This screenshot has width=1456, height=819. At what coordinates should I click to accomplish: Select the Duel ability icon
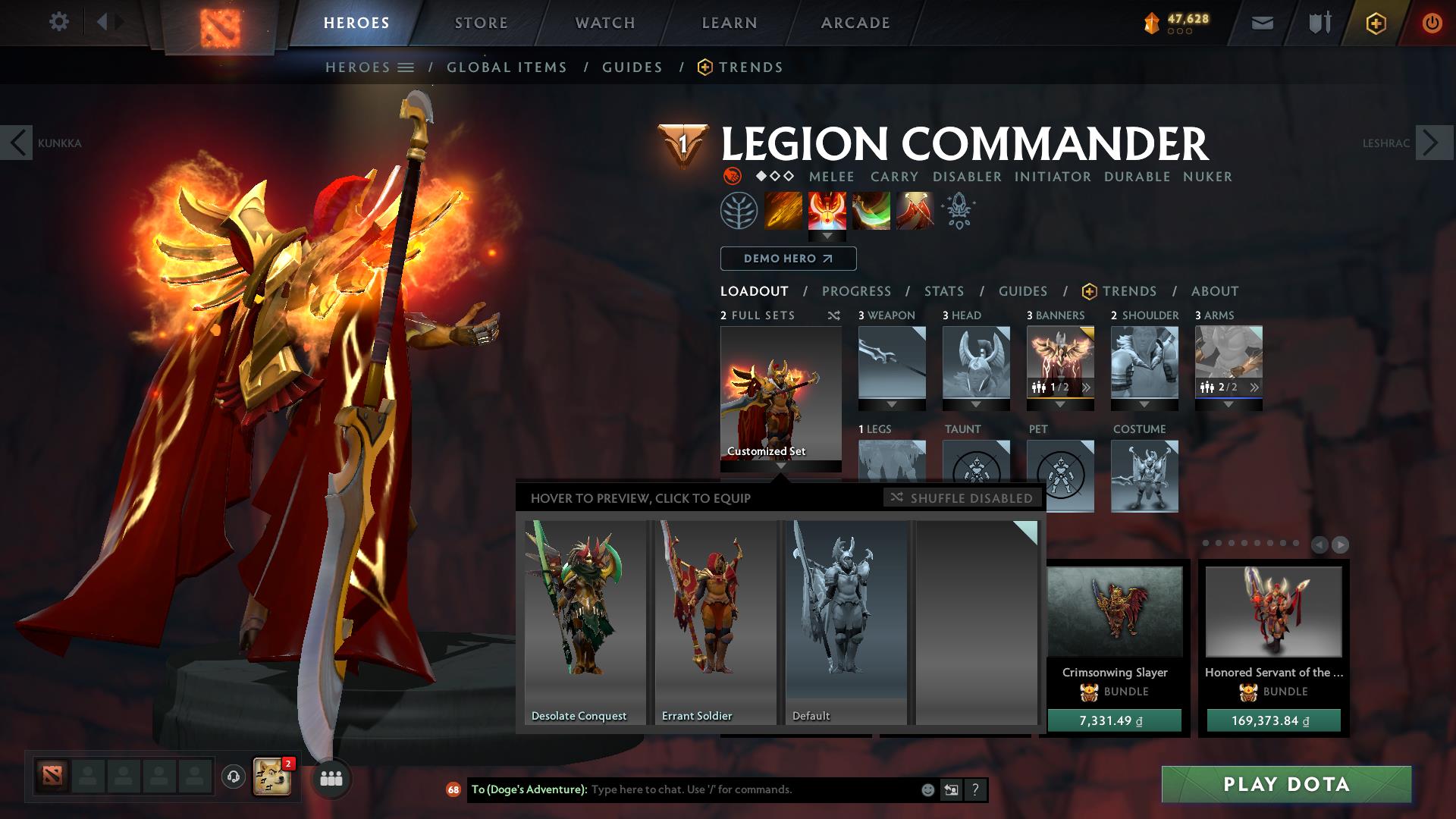point(914,211)
